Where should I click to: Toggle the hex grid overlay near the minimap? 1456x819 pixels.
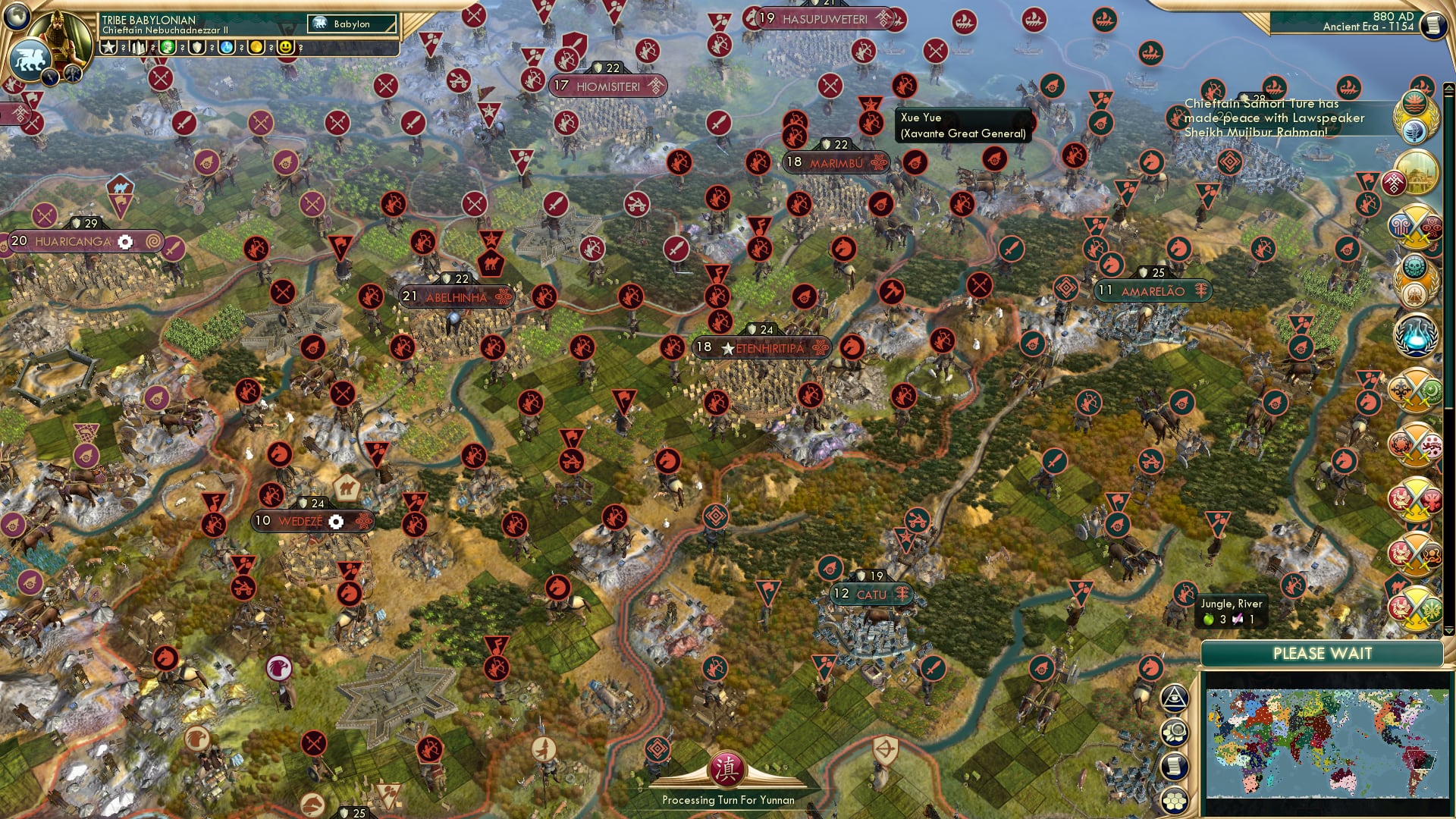(1174, 802)
